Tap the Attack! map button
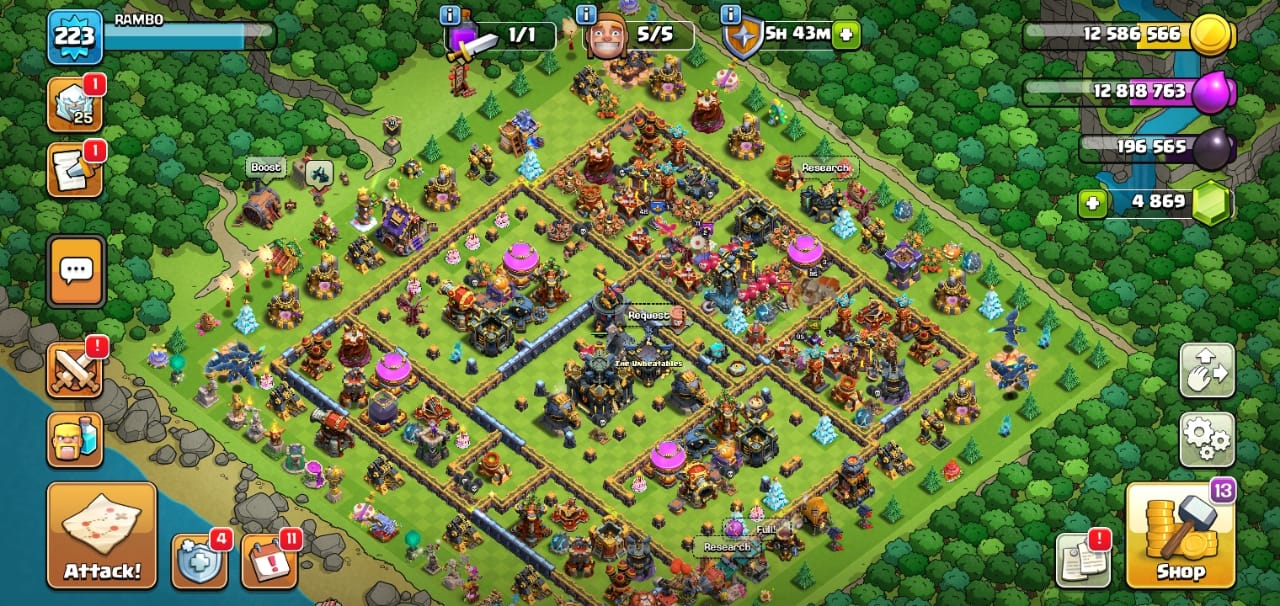The width and height of the screenshot is (1280, 606). coord(102,535)
